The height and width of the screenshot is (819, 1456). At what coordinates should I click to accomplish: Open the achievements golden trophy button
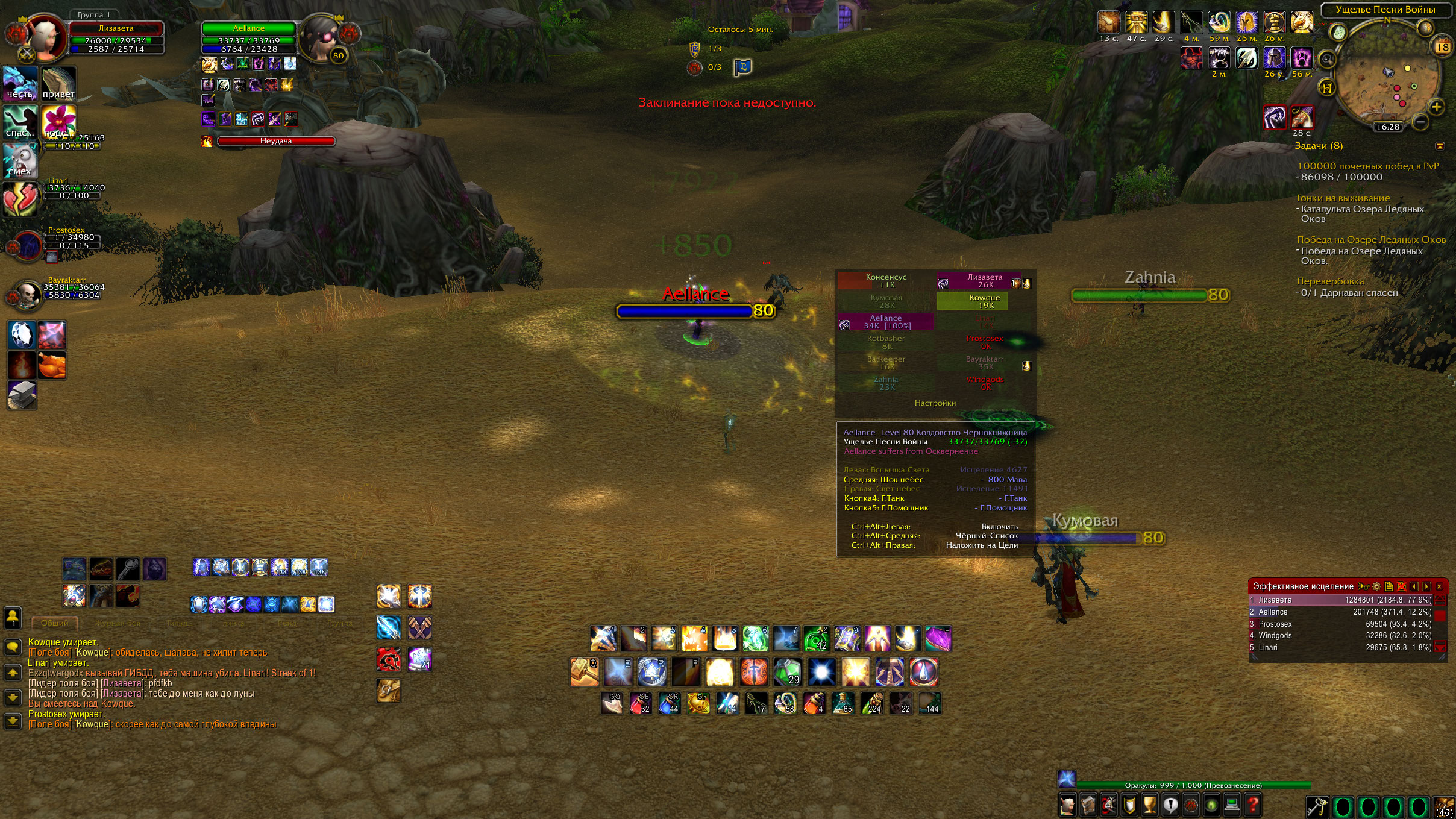coord(1149,805)
